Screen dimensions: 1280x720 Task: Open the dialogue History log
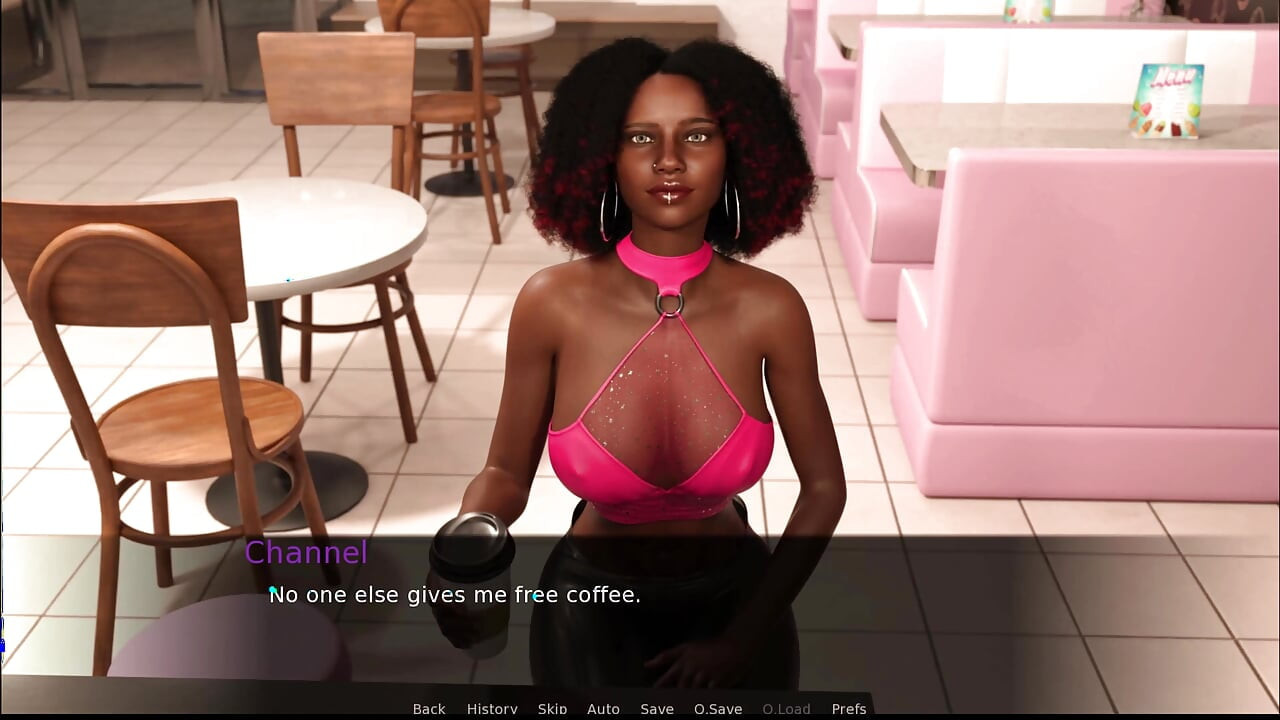tap(492, 708)
